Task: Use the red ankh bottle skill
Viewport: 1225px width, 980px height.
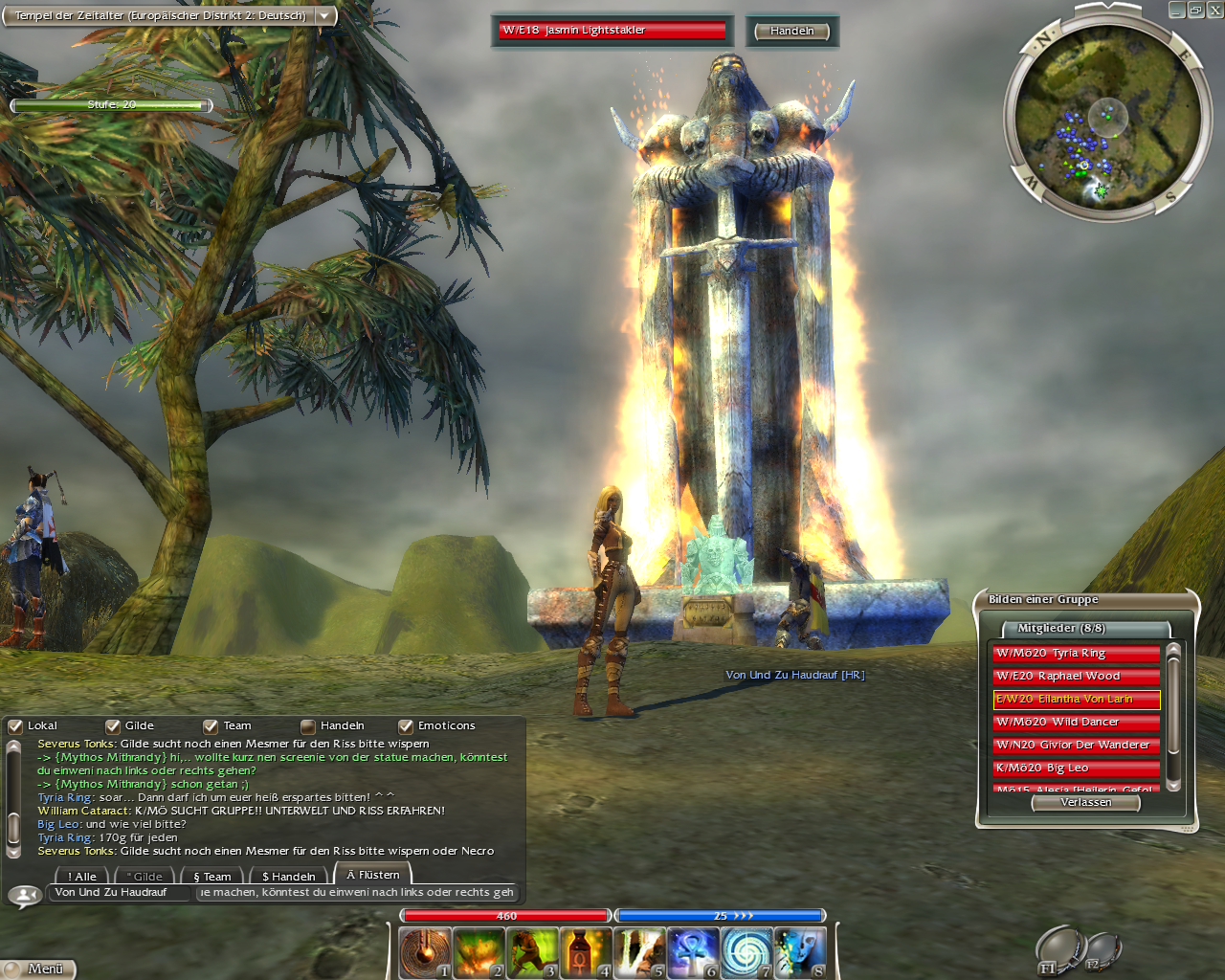Action: [586, 954]
